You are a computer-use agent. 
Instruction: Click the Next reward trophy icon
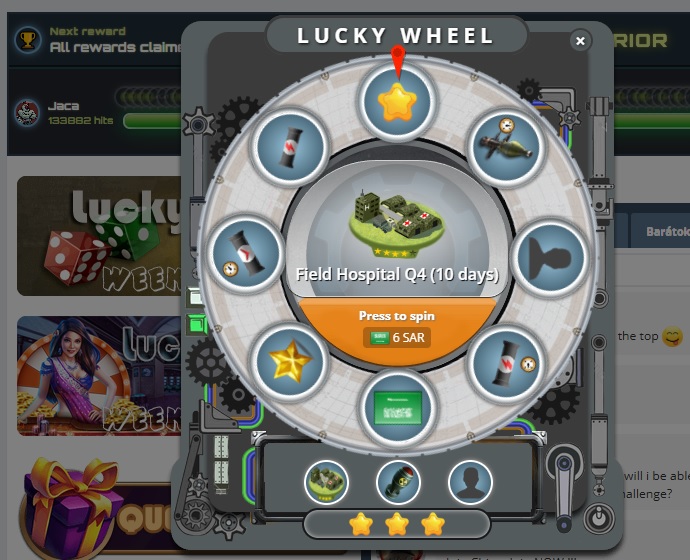tap(27, 39)
